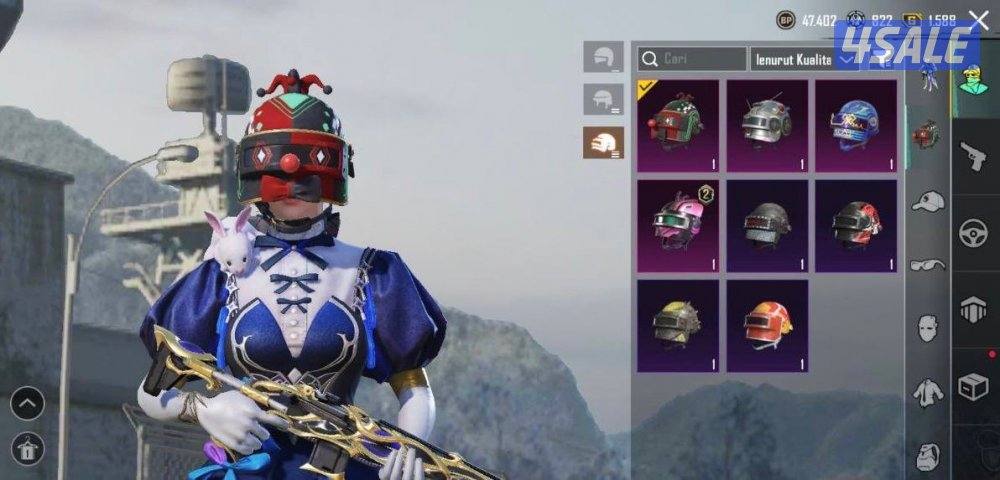Switch to the level 3 helmet filter
Image resolution: width=1000 pixels, height=480 pixels.
(603, 143)
